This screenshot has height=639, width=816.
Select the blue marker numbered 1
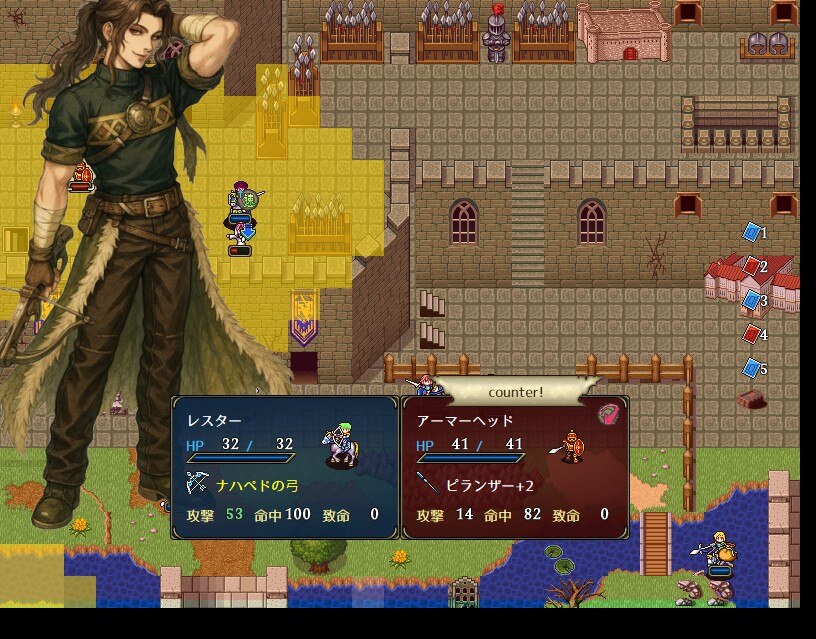click(751, 232)
